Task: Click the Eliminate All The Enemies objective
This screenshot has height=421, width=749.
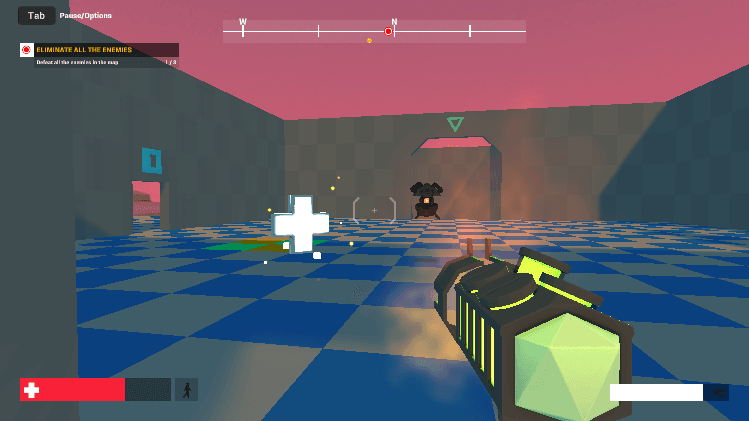Action: [99, 50]
